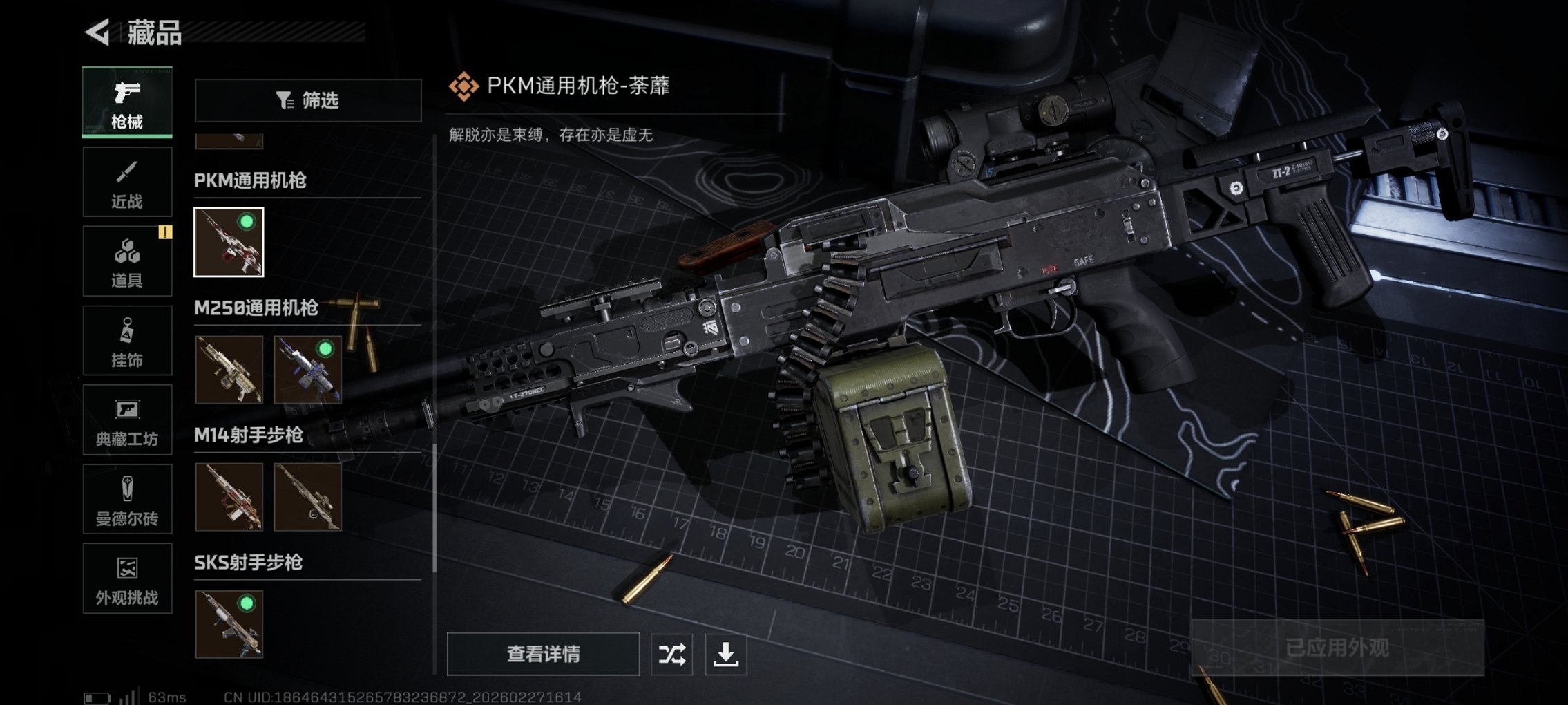Open the 曼德尔砖 Mandel brick section
The height and width of the screenshot is (705, 1568).
point(126,499)
